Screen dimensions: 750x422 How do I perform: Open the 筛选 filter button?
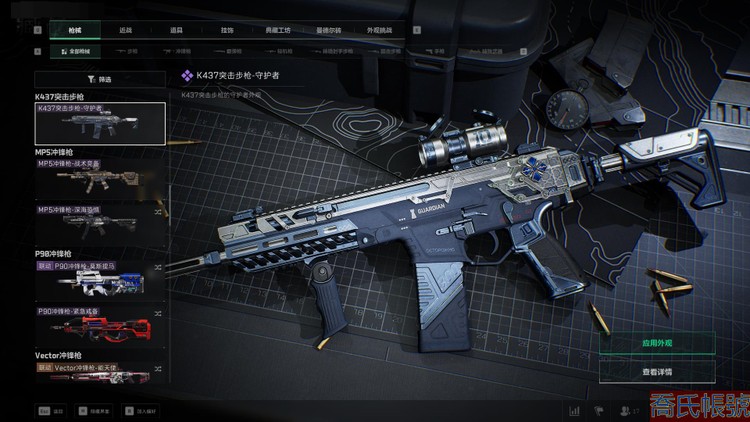coord(100,78)
